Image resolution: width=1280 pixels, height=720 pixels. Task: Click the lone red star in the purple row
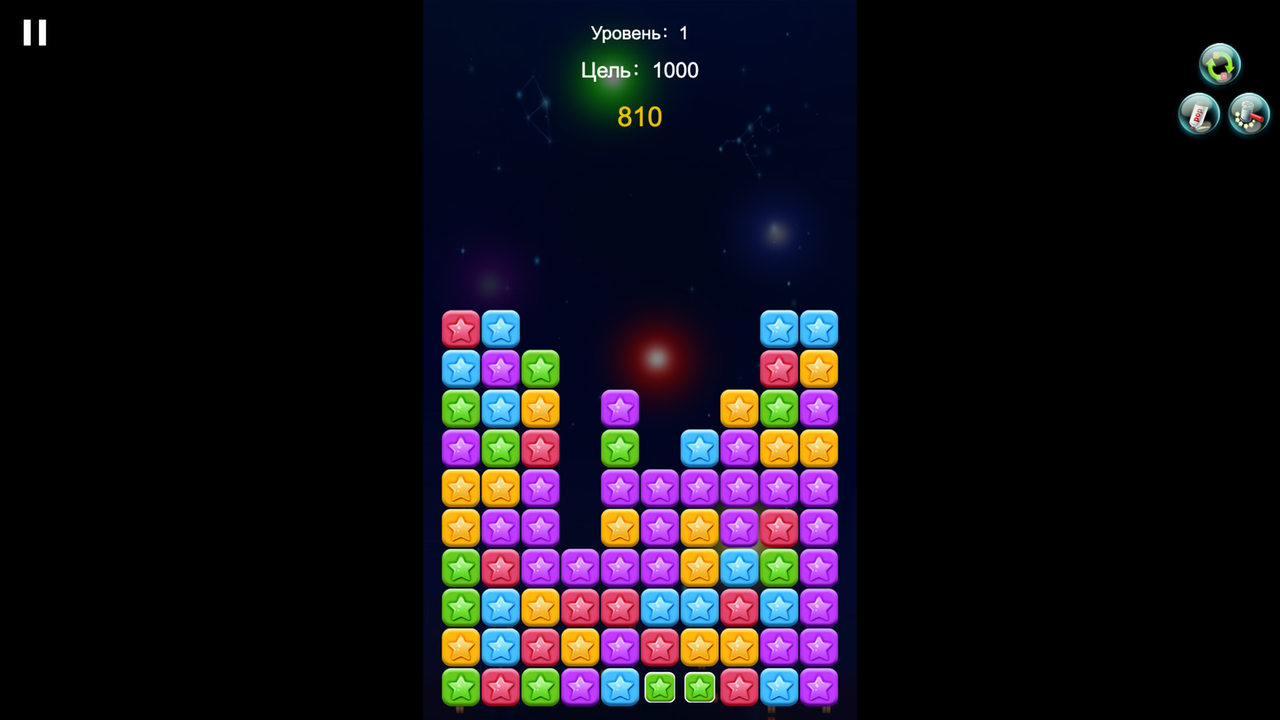pyautogui.click(x=779, y=527)
